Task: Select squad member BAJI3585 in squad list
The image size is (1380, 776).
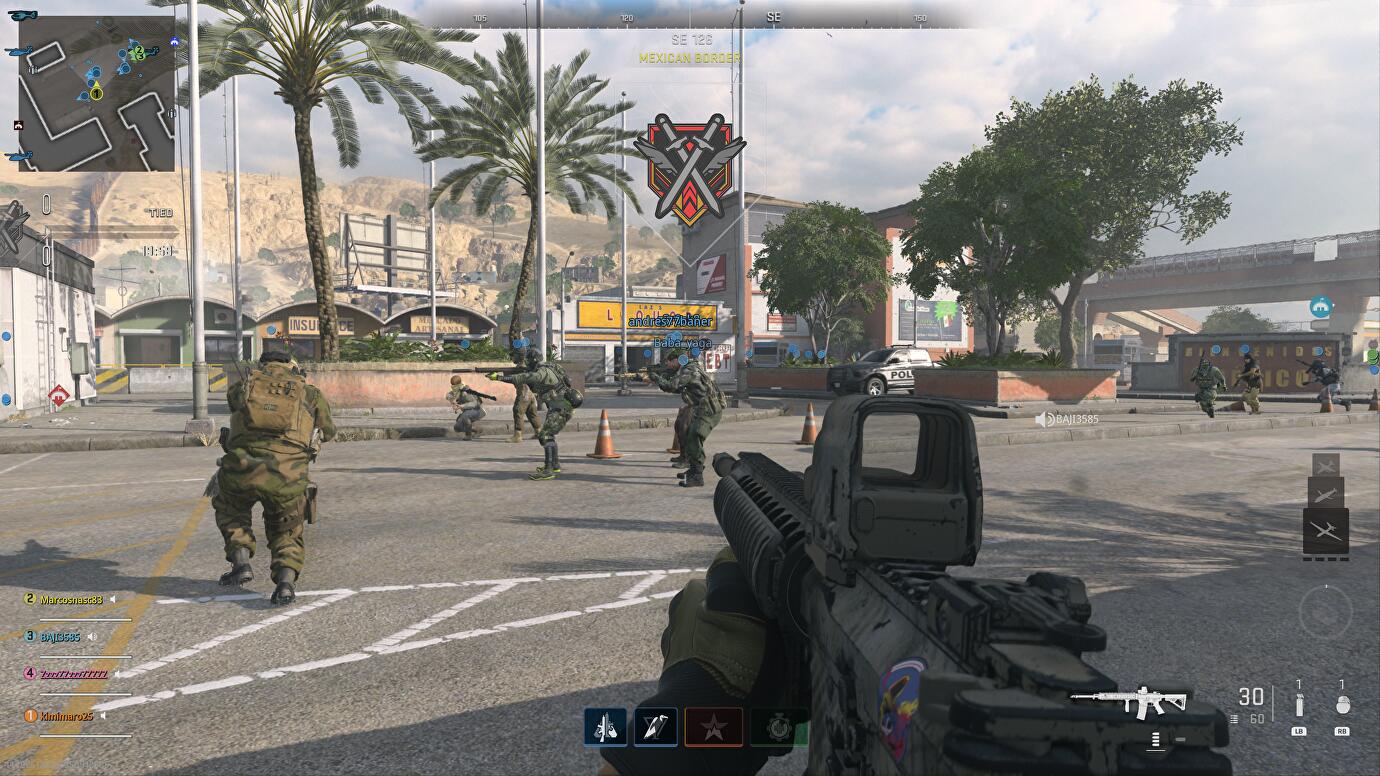Action: coord(59,636)
